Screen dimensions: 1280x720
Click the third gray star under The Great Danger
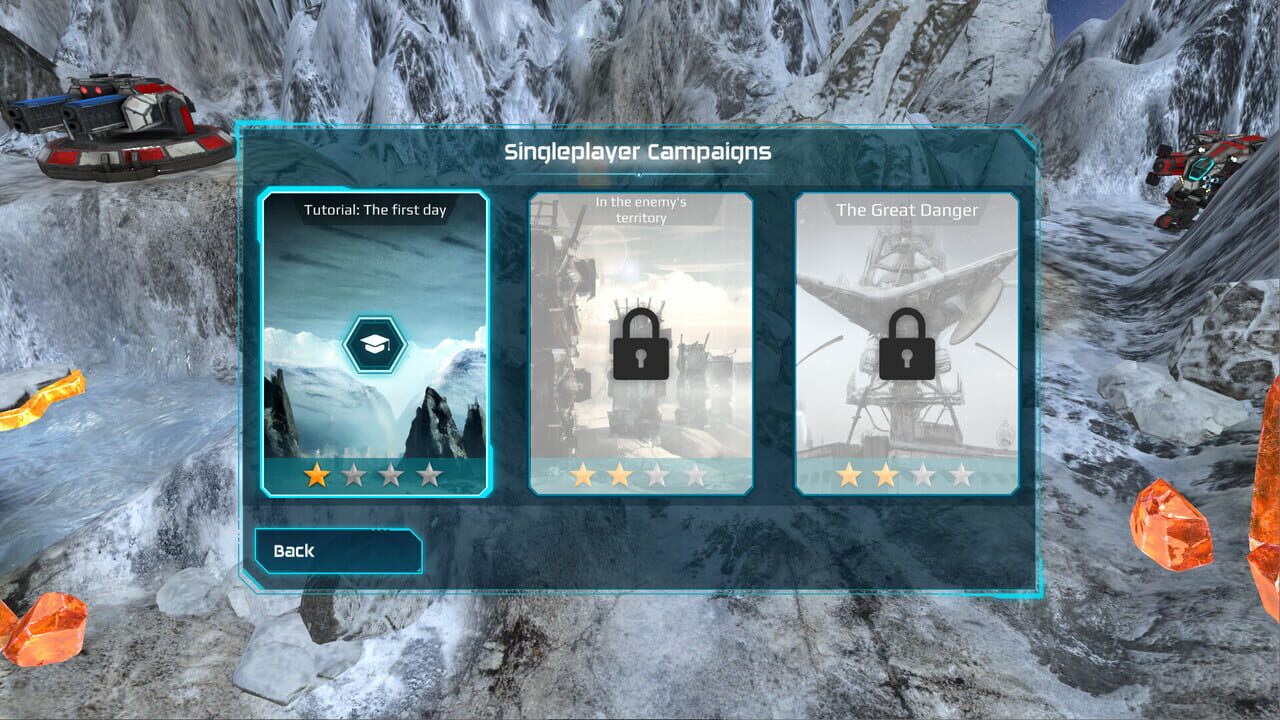(x=923, y=473)
